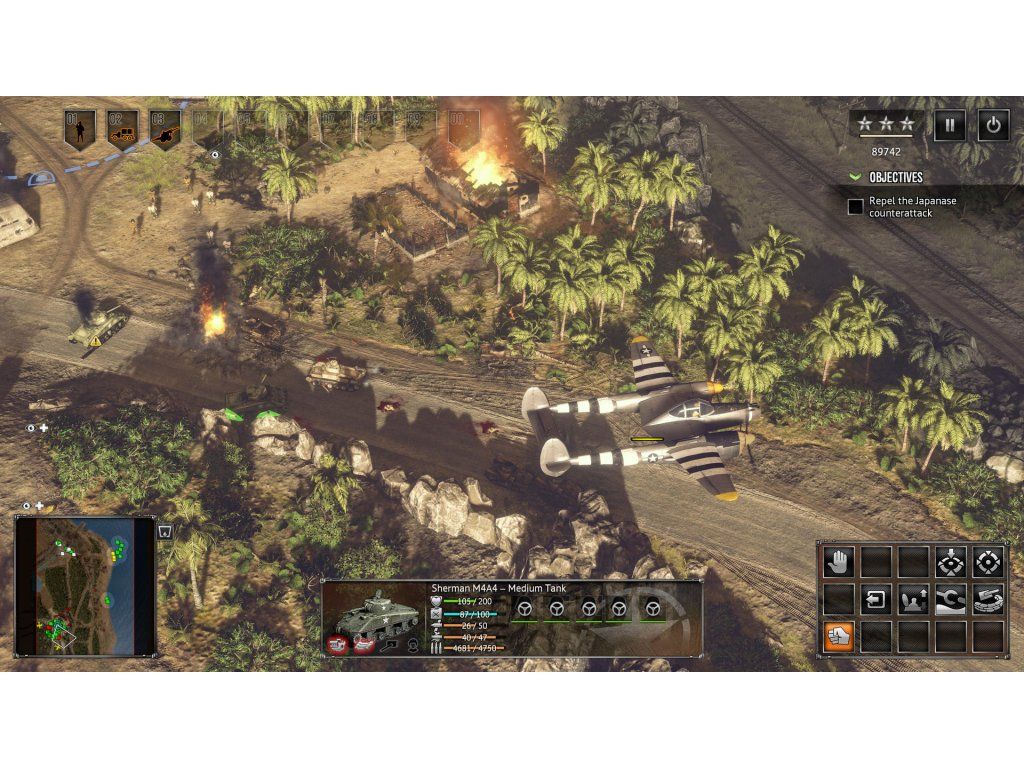The image size is (1024, 768).
Task: Select control group 02 truck badge
Action: (122, 127)
